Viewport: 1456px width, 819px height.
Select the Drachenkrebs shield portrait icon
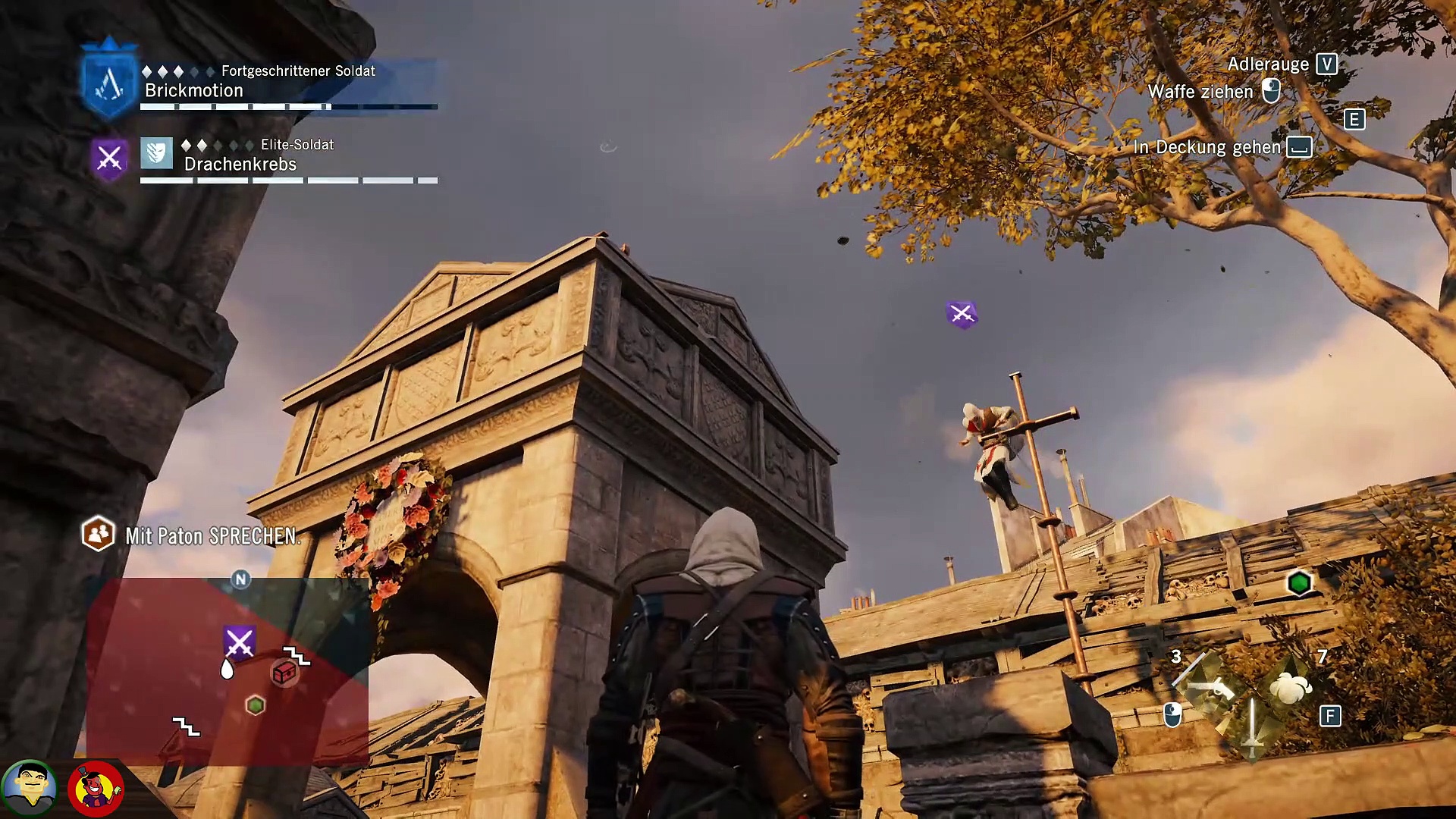(x=156, y=154)
